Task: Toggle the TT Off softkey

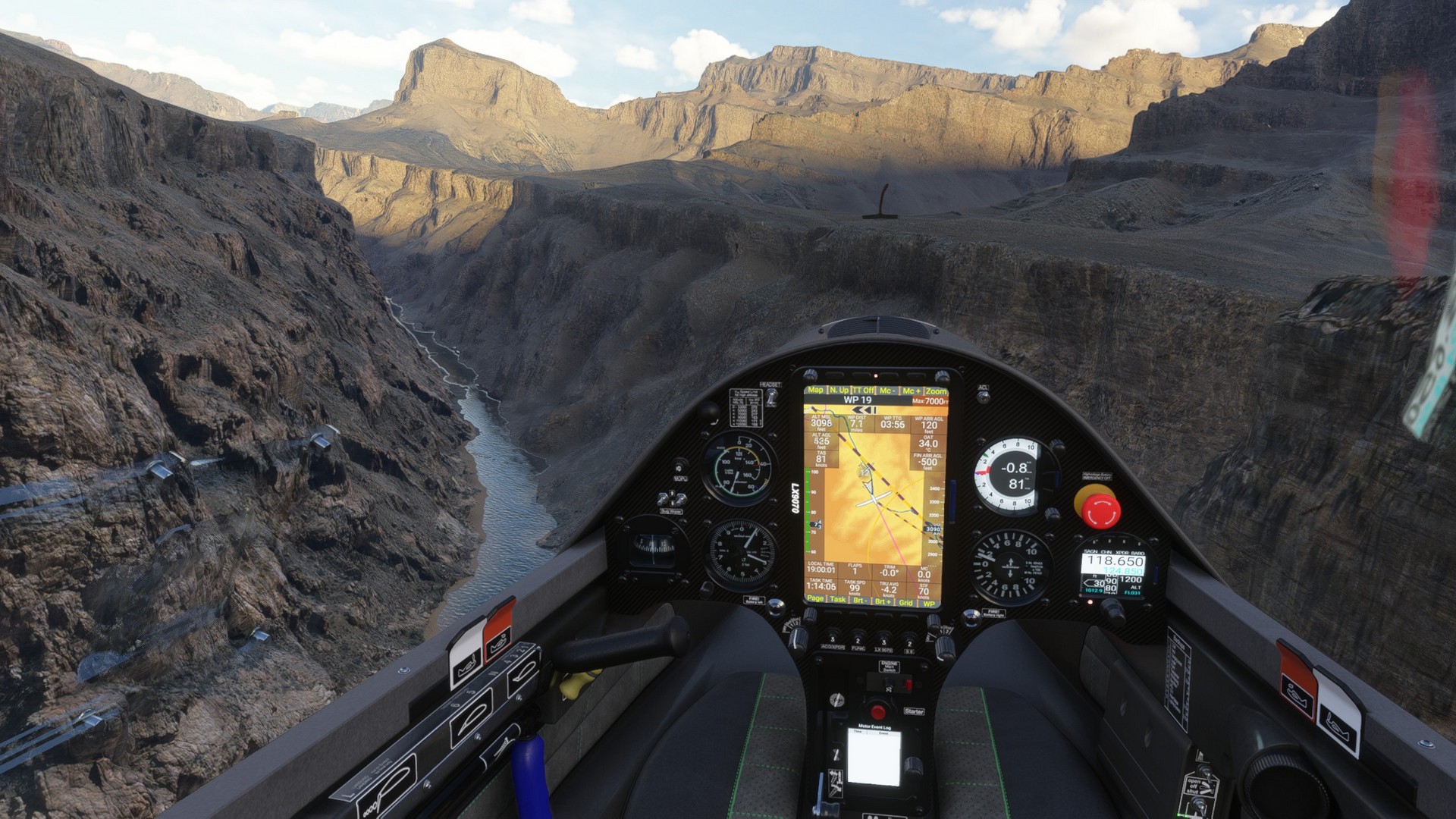Action: click(863, 390)
